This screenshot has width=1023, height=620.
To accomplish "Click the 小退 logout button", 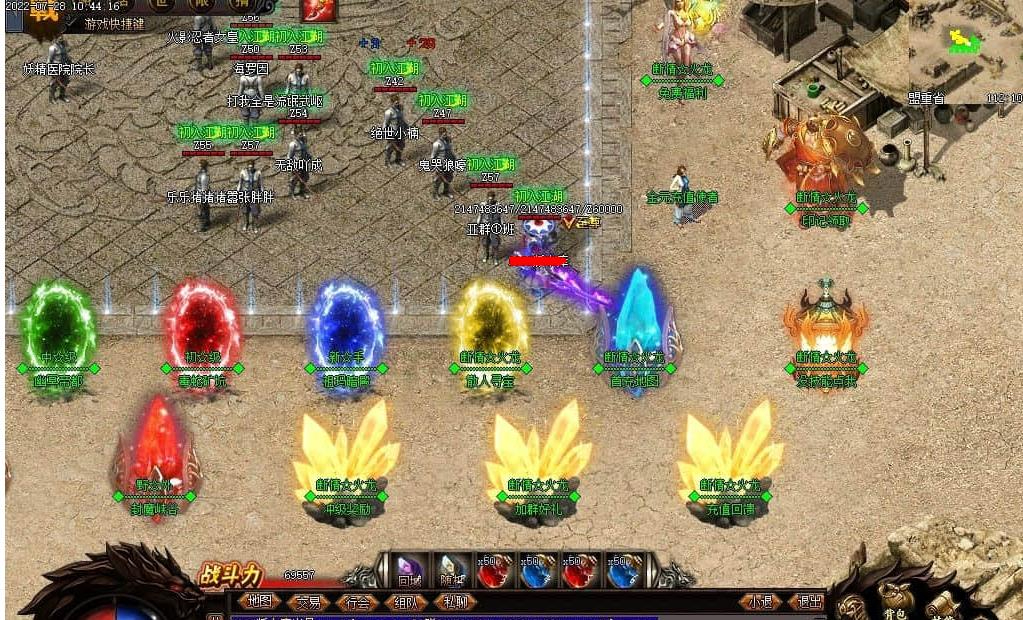I will (761, 602).
